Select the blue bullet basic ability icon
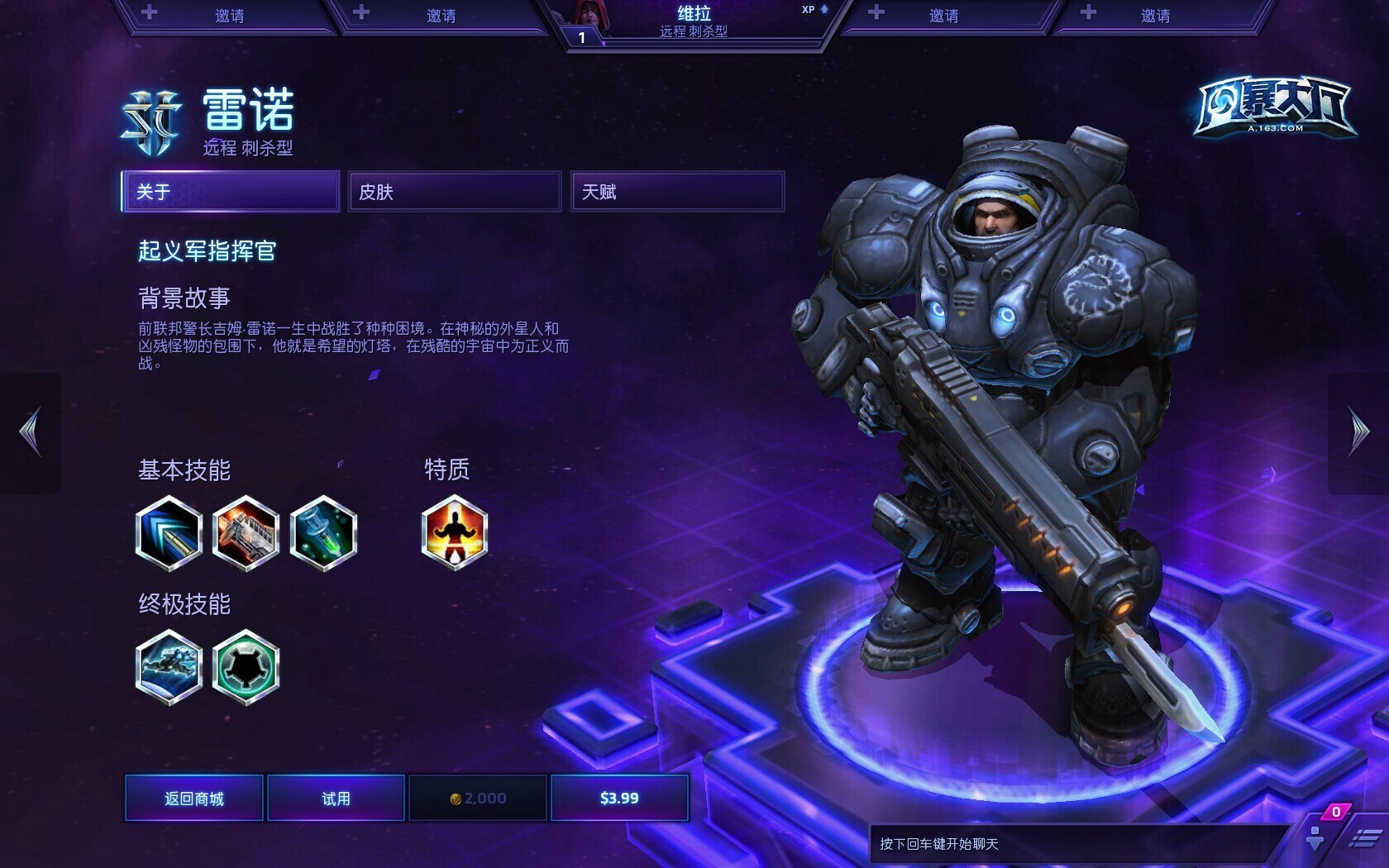1389x868 pixels. coord(169,533)
